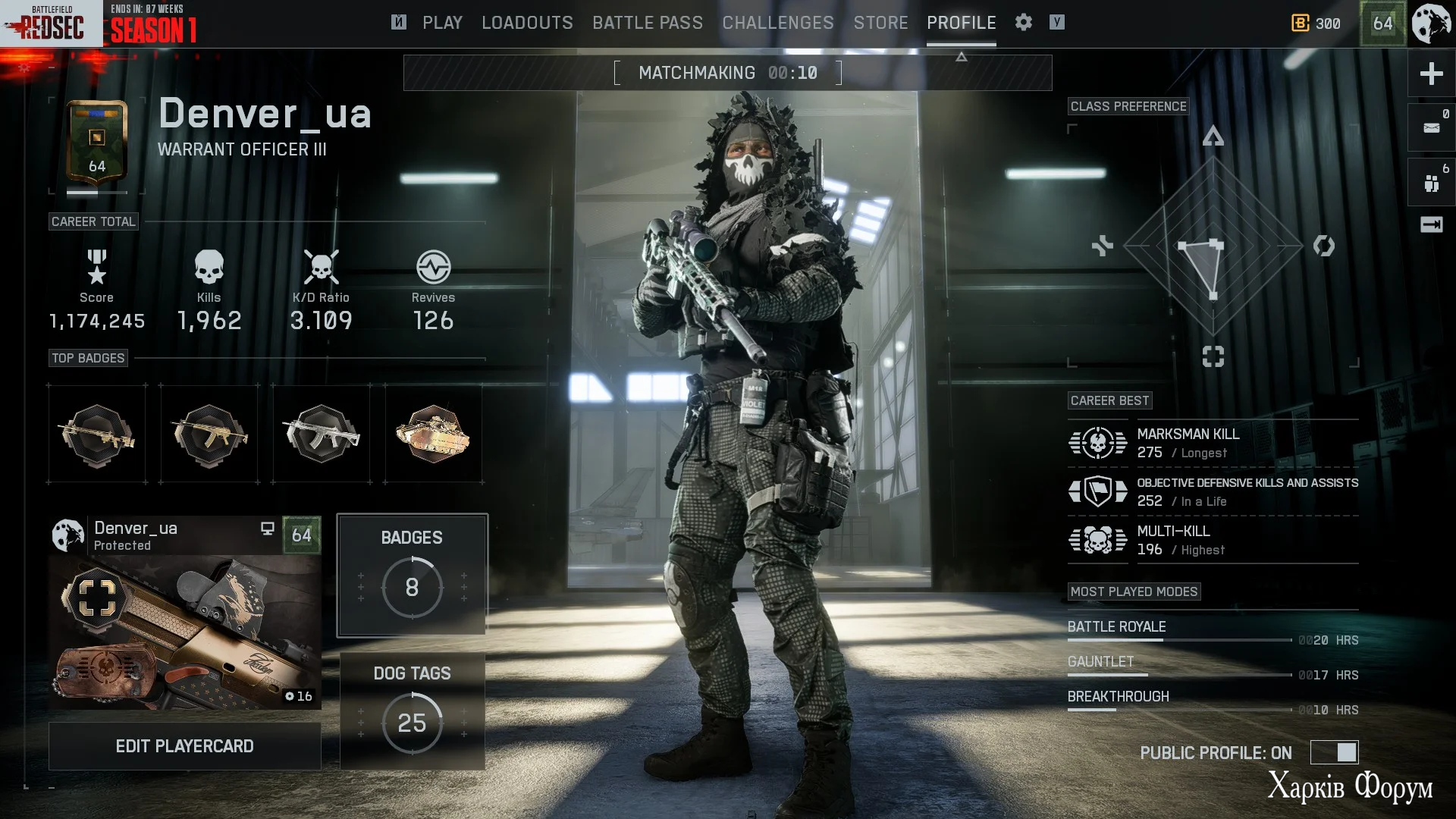Select the golden tank top badge

pos(433,434)
